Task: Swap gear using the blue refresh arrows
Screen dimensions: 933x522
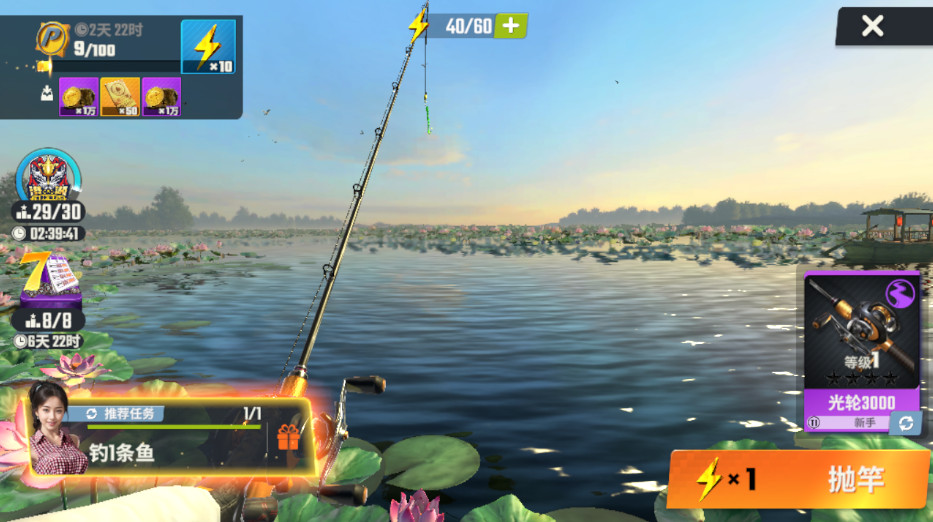Action: coord(905,423)
